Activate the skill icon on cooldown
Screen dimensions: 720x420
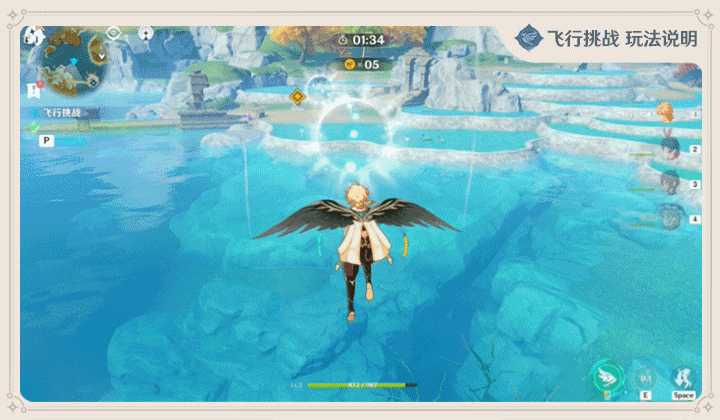coord(646,378)
